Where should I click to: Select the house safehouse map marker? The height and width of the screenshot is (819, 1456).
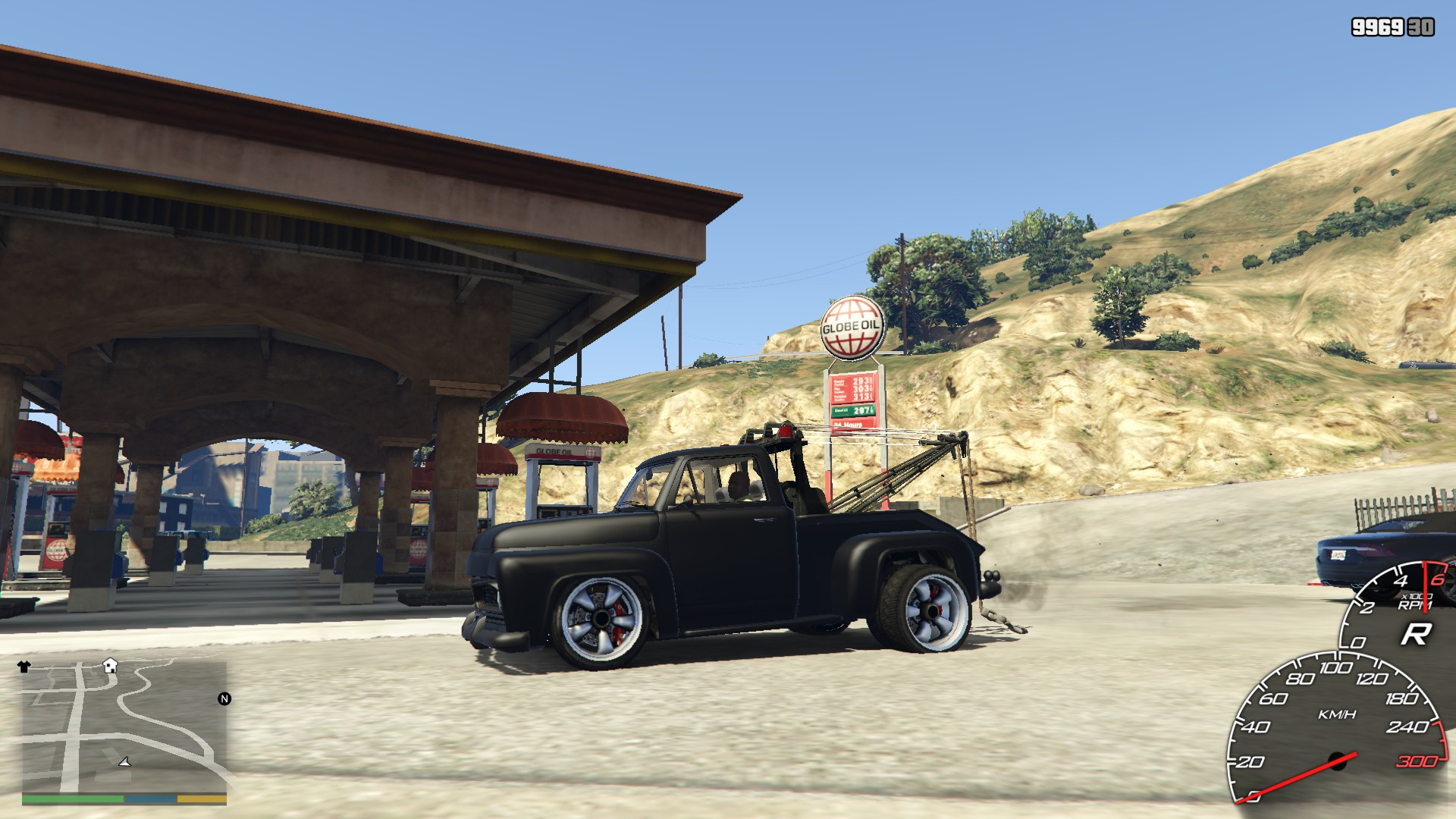tap(111, 665)
